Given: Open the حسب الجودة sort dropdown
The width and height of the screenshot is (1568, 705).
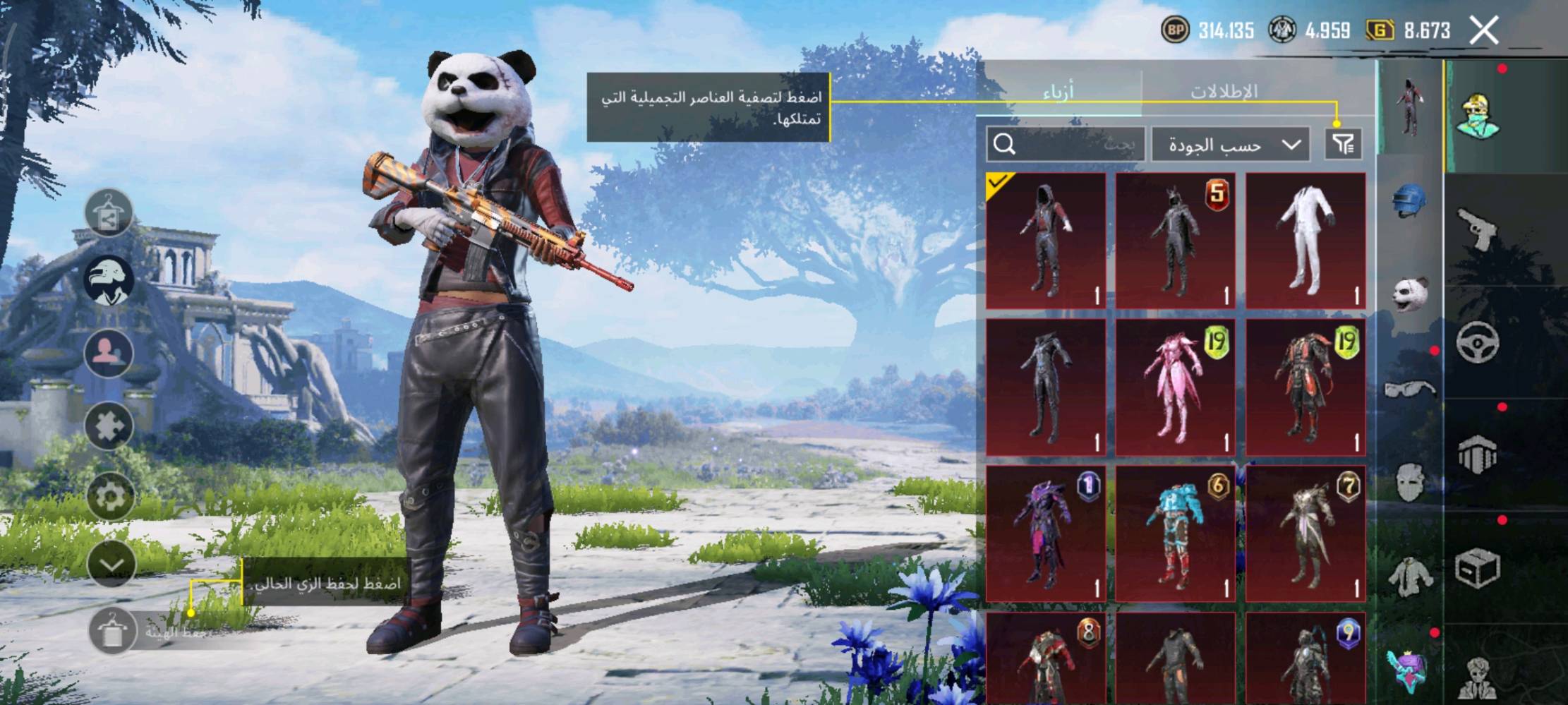Looking at the screenshot, I should tap(1231, 145).
